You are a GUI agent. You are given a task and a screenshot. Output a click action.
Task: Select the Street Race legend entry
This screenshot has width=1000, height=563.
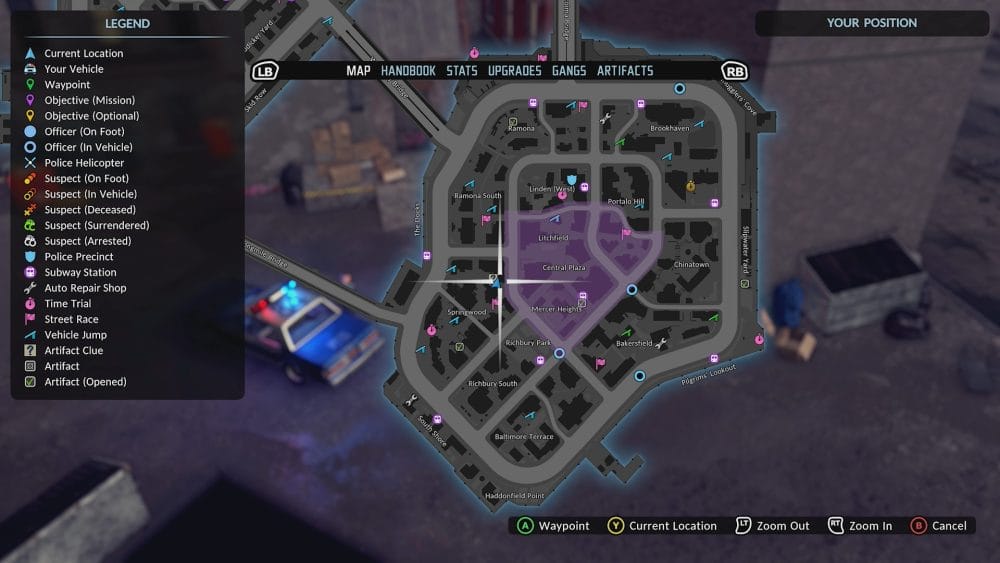[x=71, y=319]
